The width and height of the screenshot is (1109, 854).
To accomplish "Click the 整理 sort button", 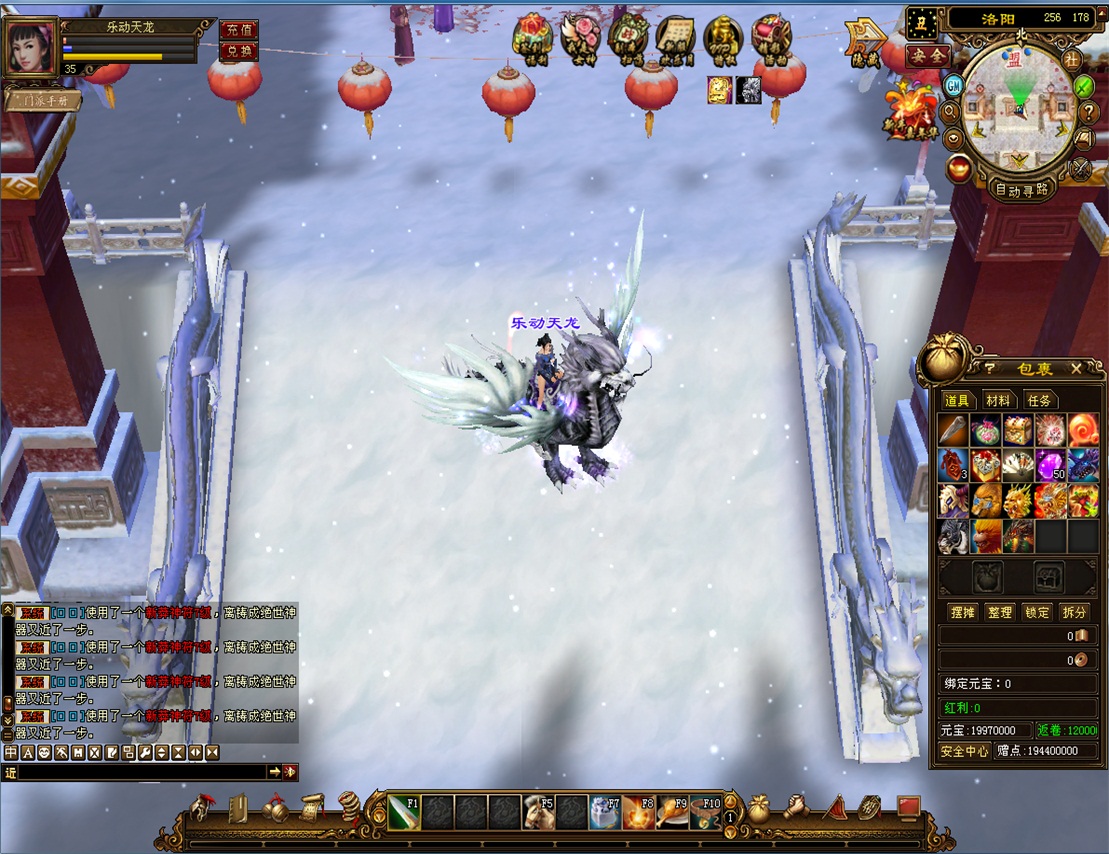I will click(x=999, y=612).
